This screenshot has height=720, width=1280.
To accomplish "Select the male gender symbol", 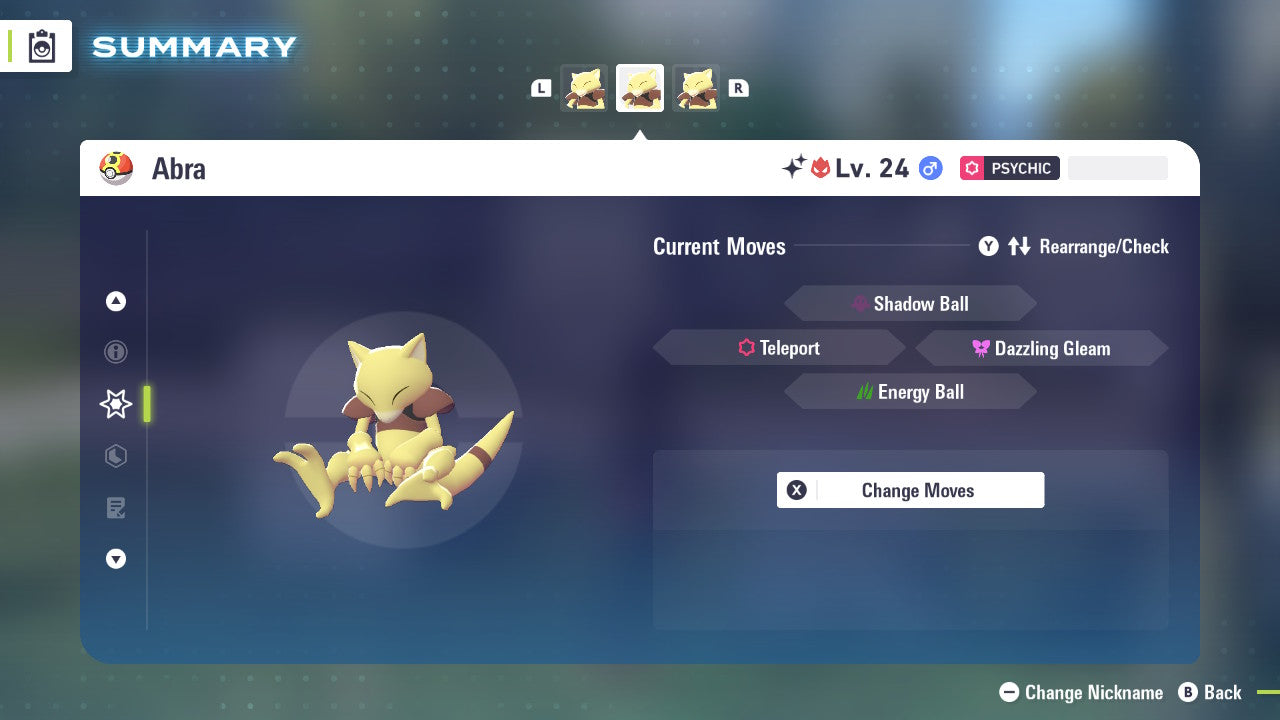I will pos(930,168).
